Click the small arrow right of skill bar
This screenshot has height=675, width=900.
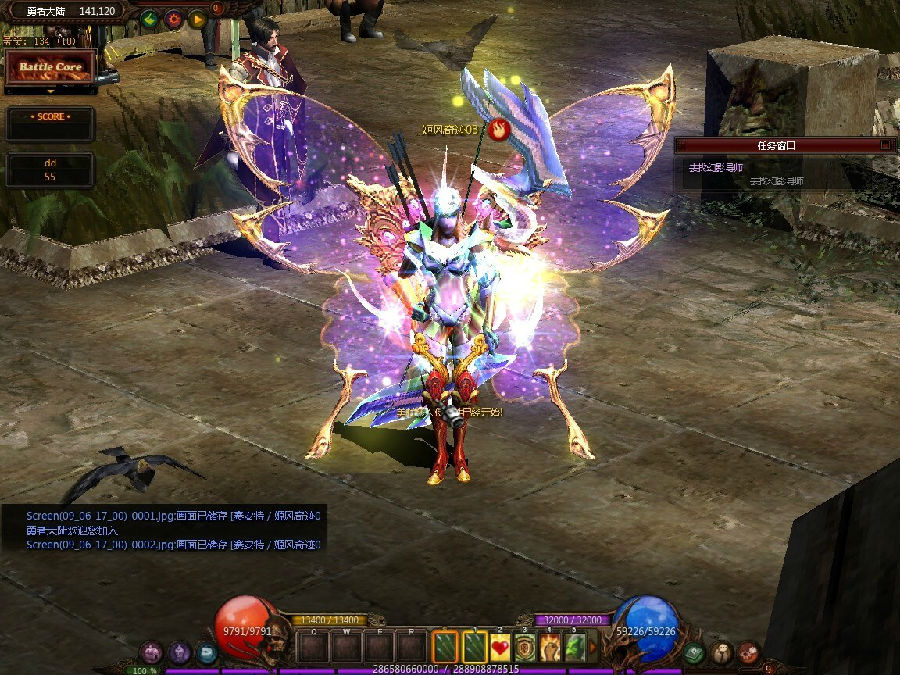[x=593, y=648]
